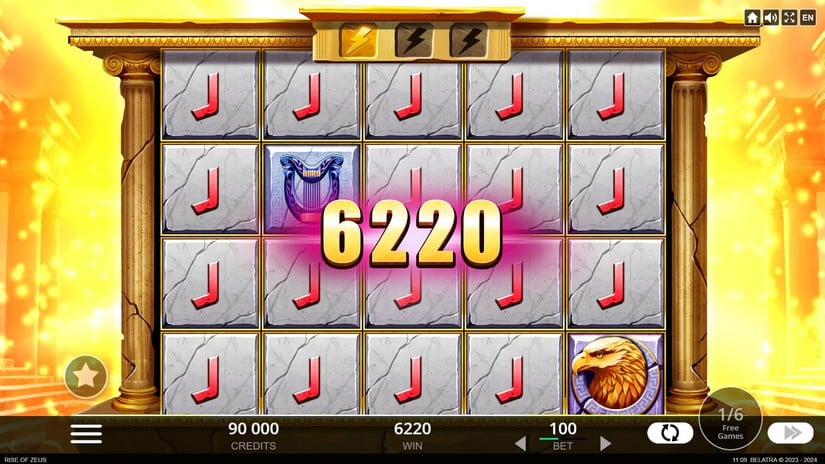Change the EN language setting
The width and height of the screenshot is (825, 464).
tap(808, 17)
